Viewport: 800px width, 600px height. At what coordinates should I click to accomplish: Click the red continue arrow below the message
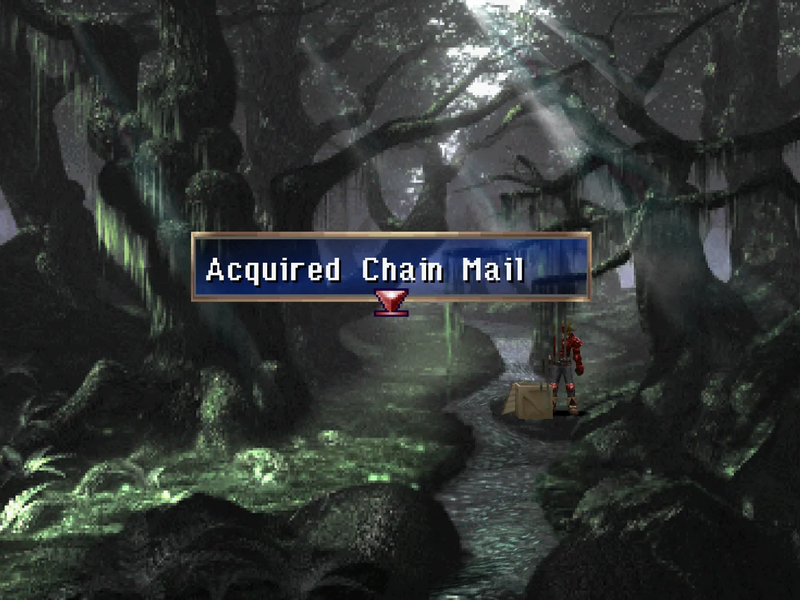pos(390,302)
